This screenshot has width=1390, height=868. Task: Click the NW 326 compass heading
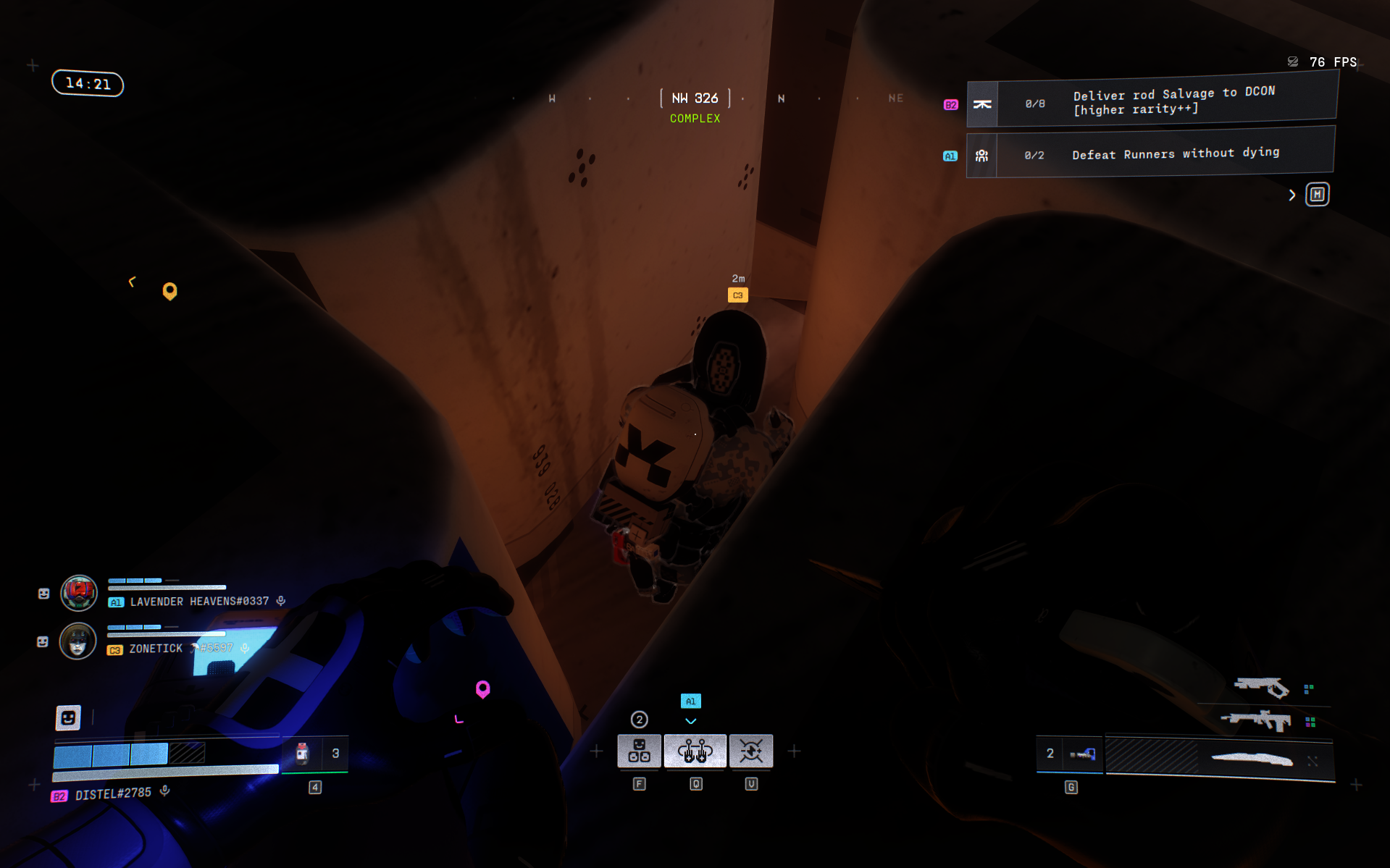695,98
